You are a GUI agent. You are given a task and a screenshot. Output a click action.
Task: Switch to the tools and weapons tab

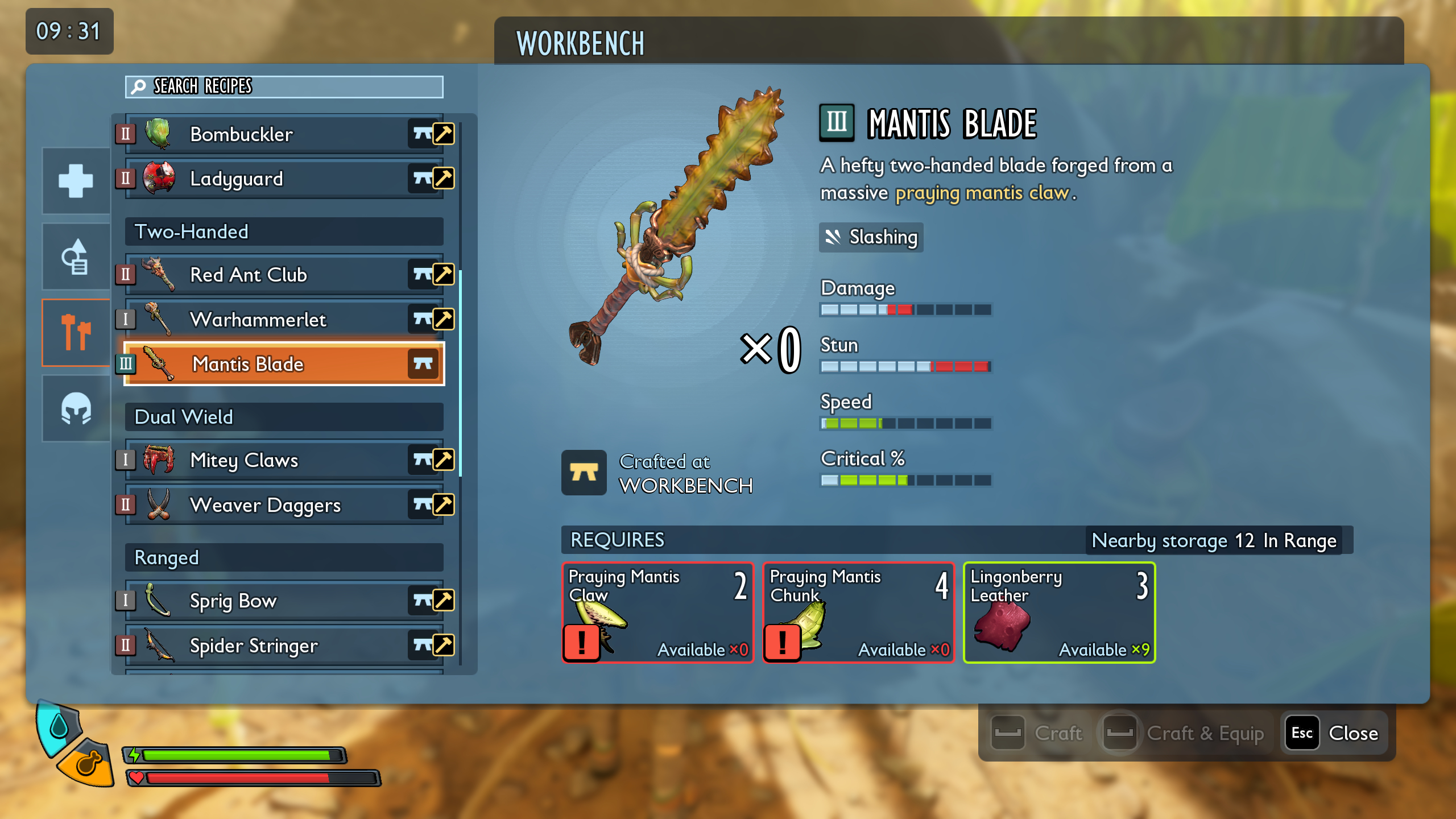point(76,333)
